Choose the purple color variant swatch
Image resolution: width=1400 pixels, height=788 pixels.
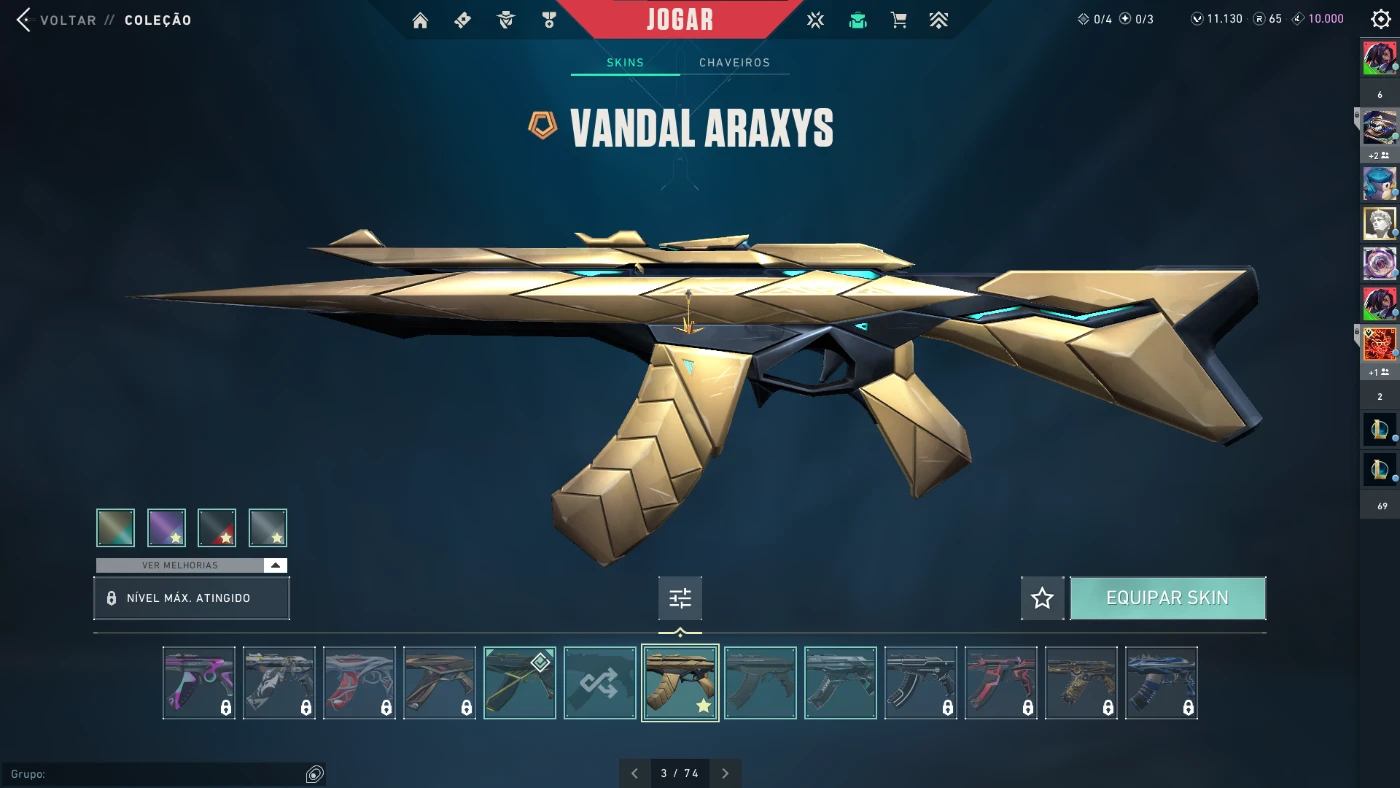click(x=166, y=528)
